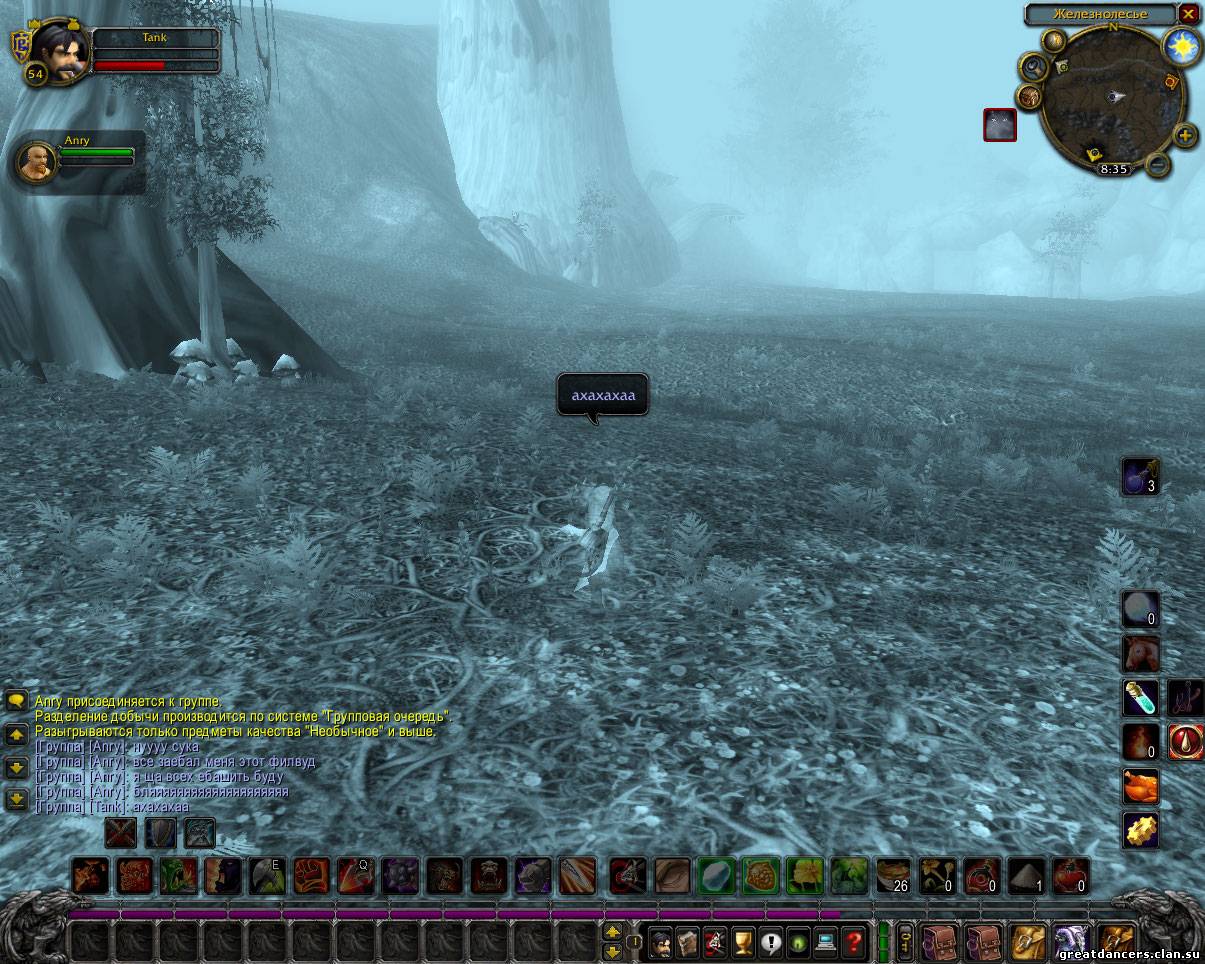Zoom in the minimap with the plus button

click(x=1185, y=135)
